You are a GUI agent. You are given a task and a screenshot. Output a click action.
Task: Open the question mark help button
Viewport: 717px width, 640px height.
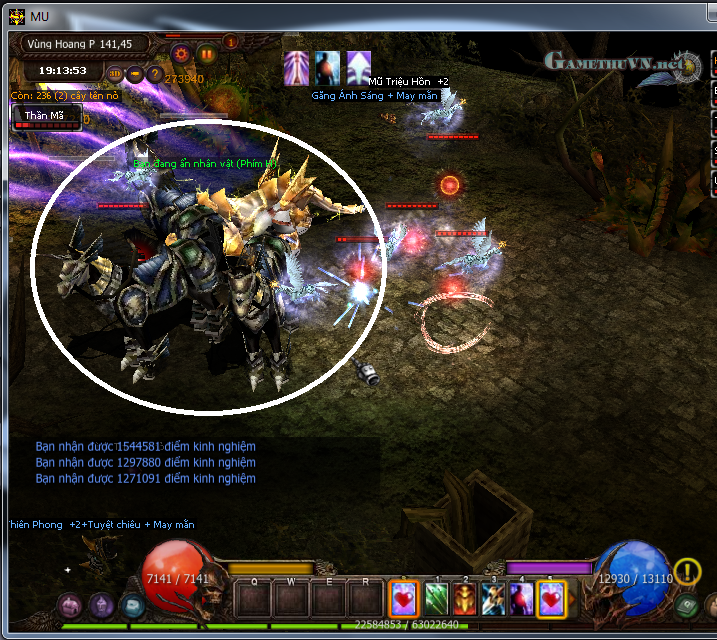pyautogui.click(x=155, y=73)
